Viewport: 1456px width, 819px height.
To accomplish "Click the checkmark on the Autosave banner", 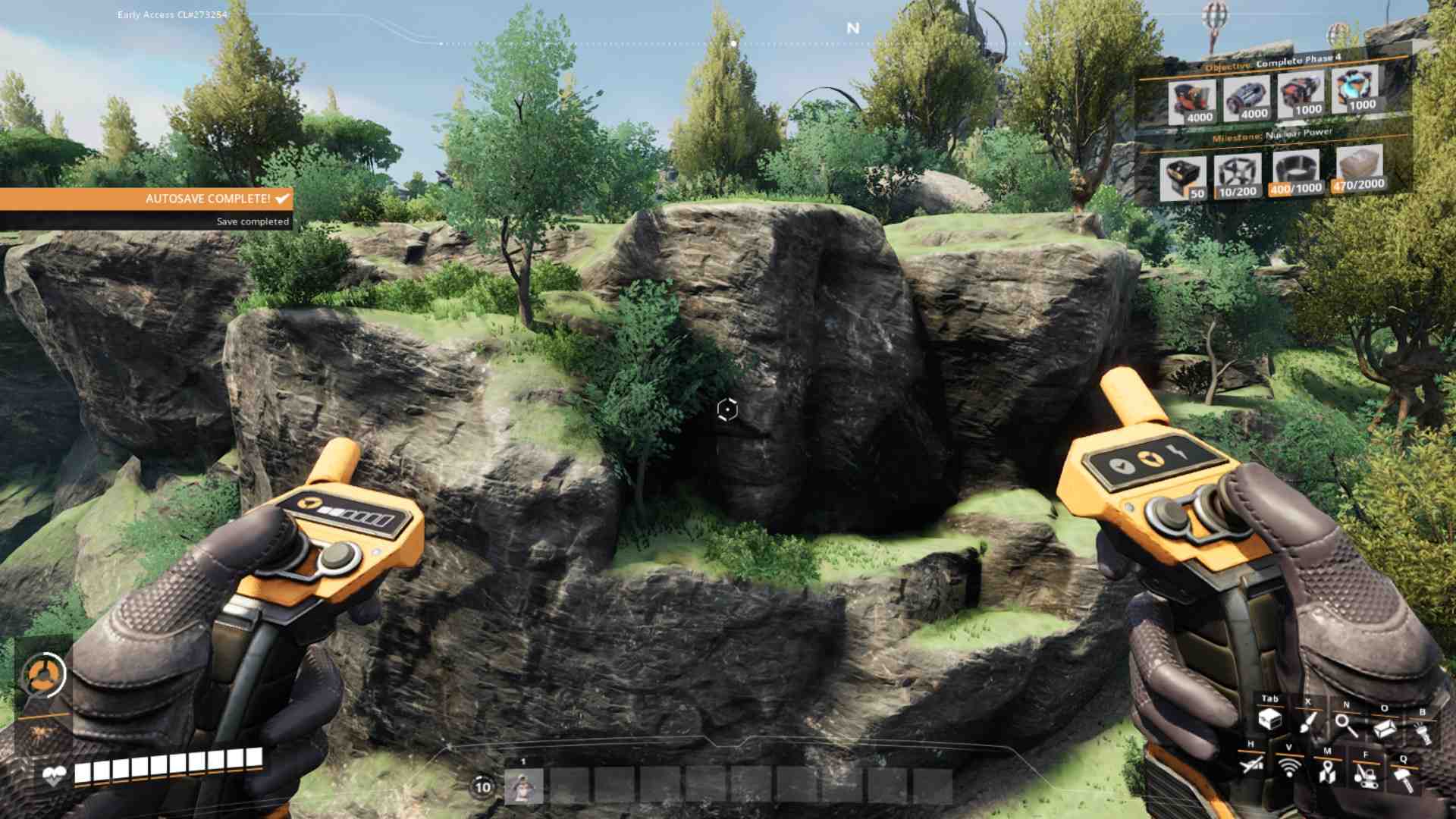I will pyautogui.click(x=281, y=199).
